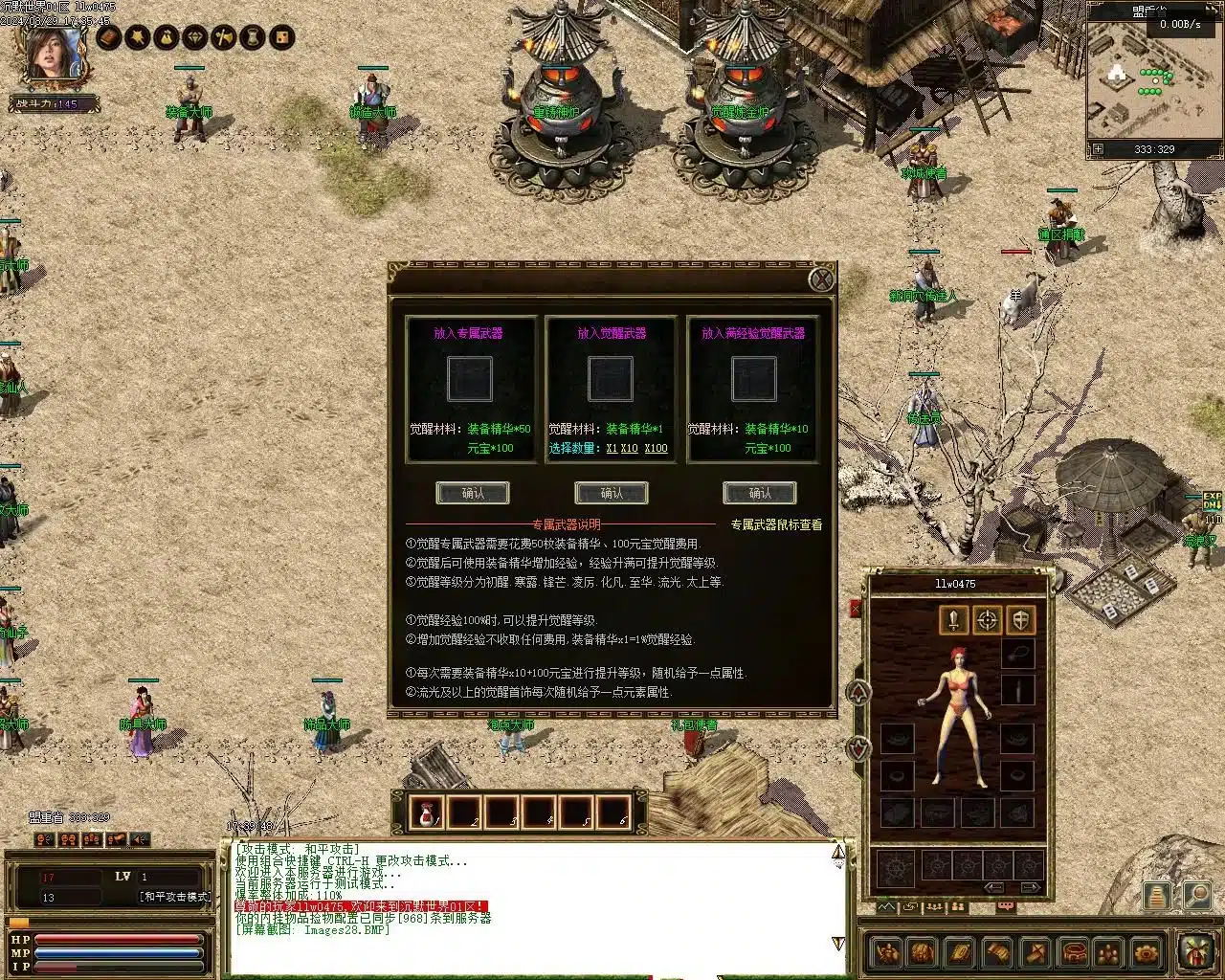Click the dice icon in top bar
Viewport: 1225px width, 980px height.
(x=282, y=37)
